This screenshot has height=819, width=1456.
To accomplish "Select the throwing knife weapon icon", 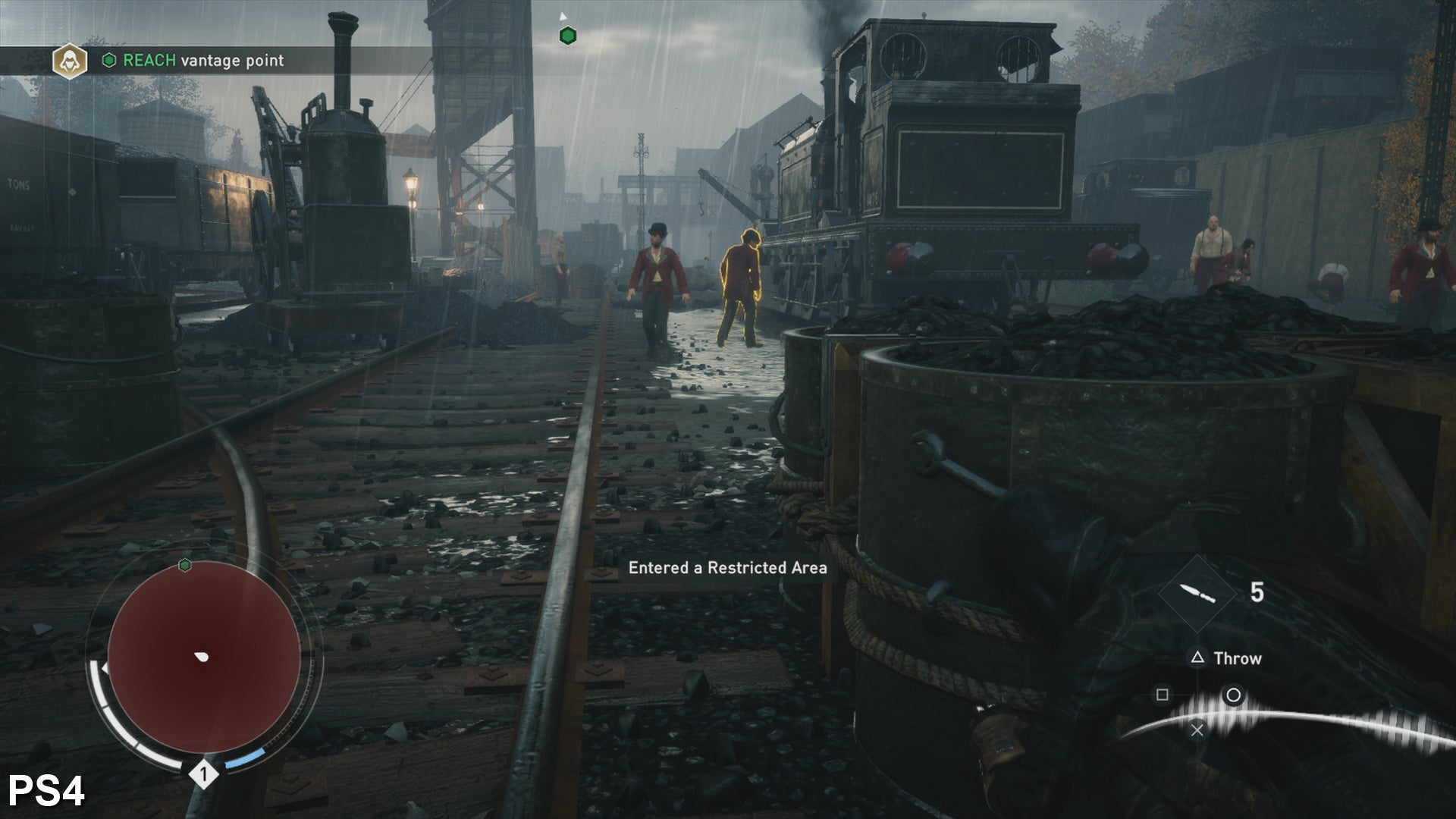I will click(x=1197, y=593).
